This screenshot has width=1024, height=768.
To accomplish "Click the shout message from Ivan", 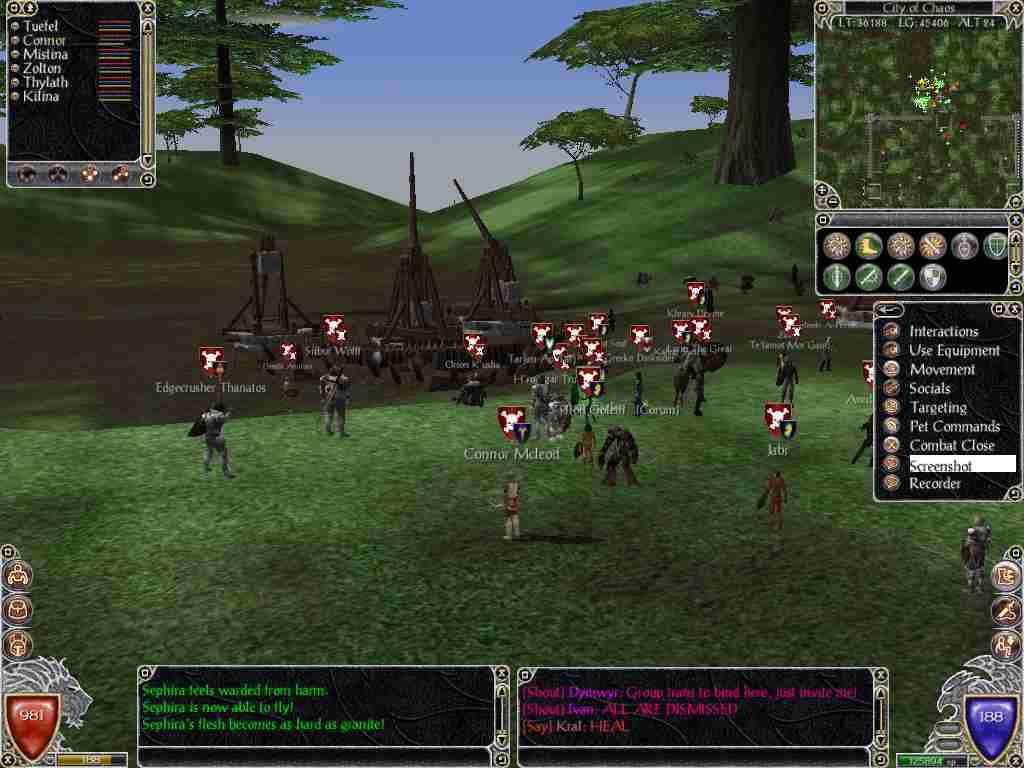I will (629, 709).
